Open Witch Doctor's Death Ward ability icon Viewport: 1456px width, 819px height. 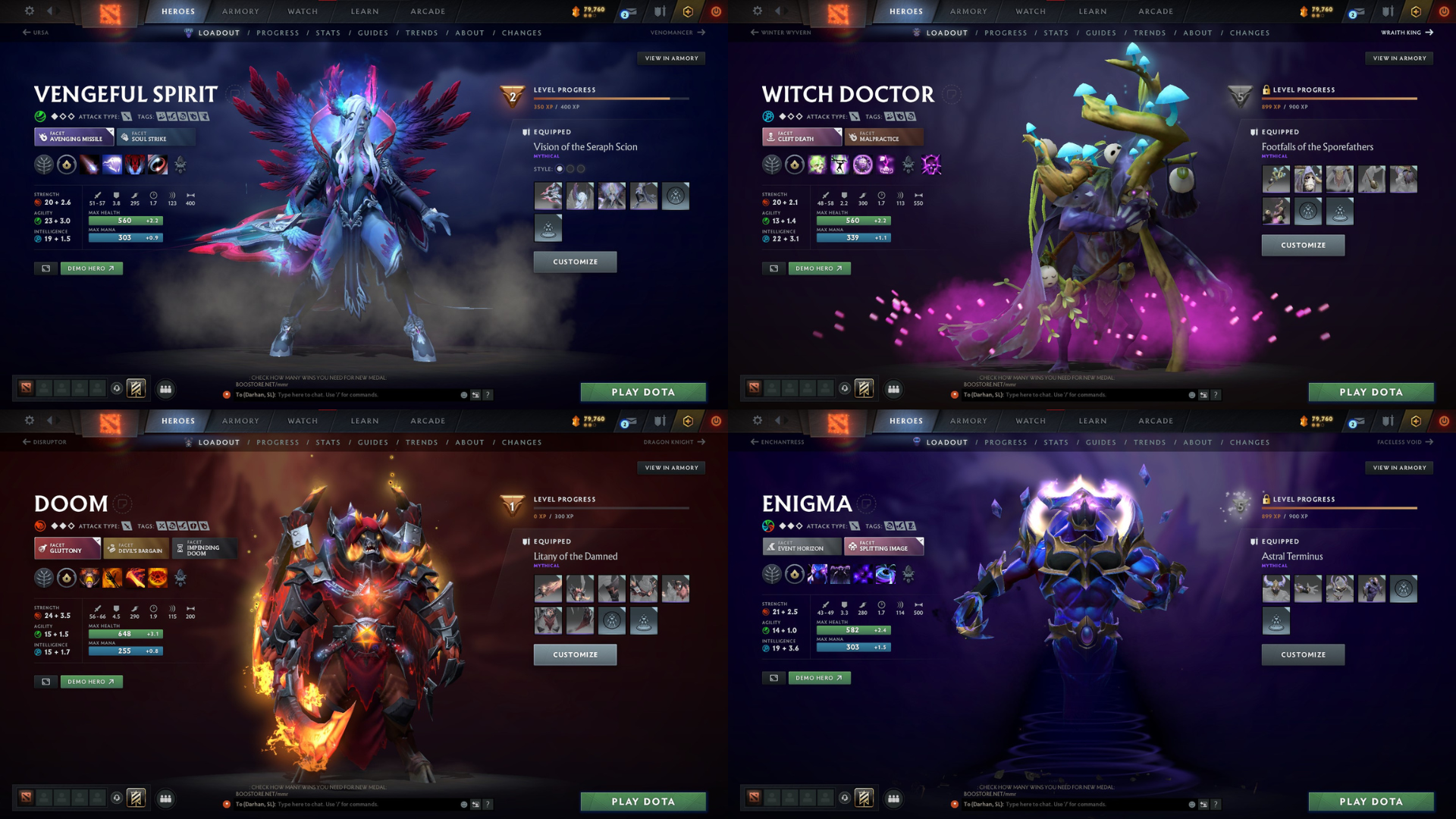(886, 165)
